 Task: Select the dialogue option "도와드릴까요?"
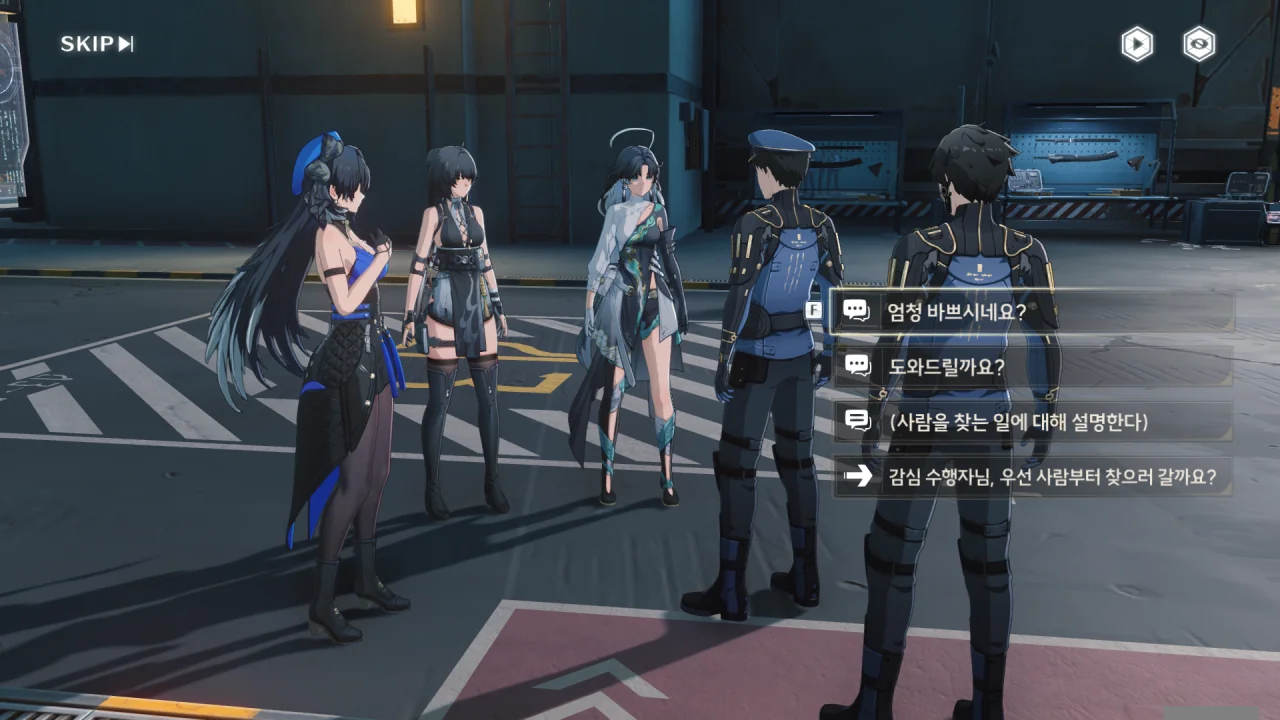point(1032,366)
